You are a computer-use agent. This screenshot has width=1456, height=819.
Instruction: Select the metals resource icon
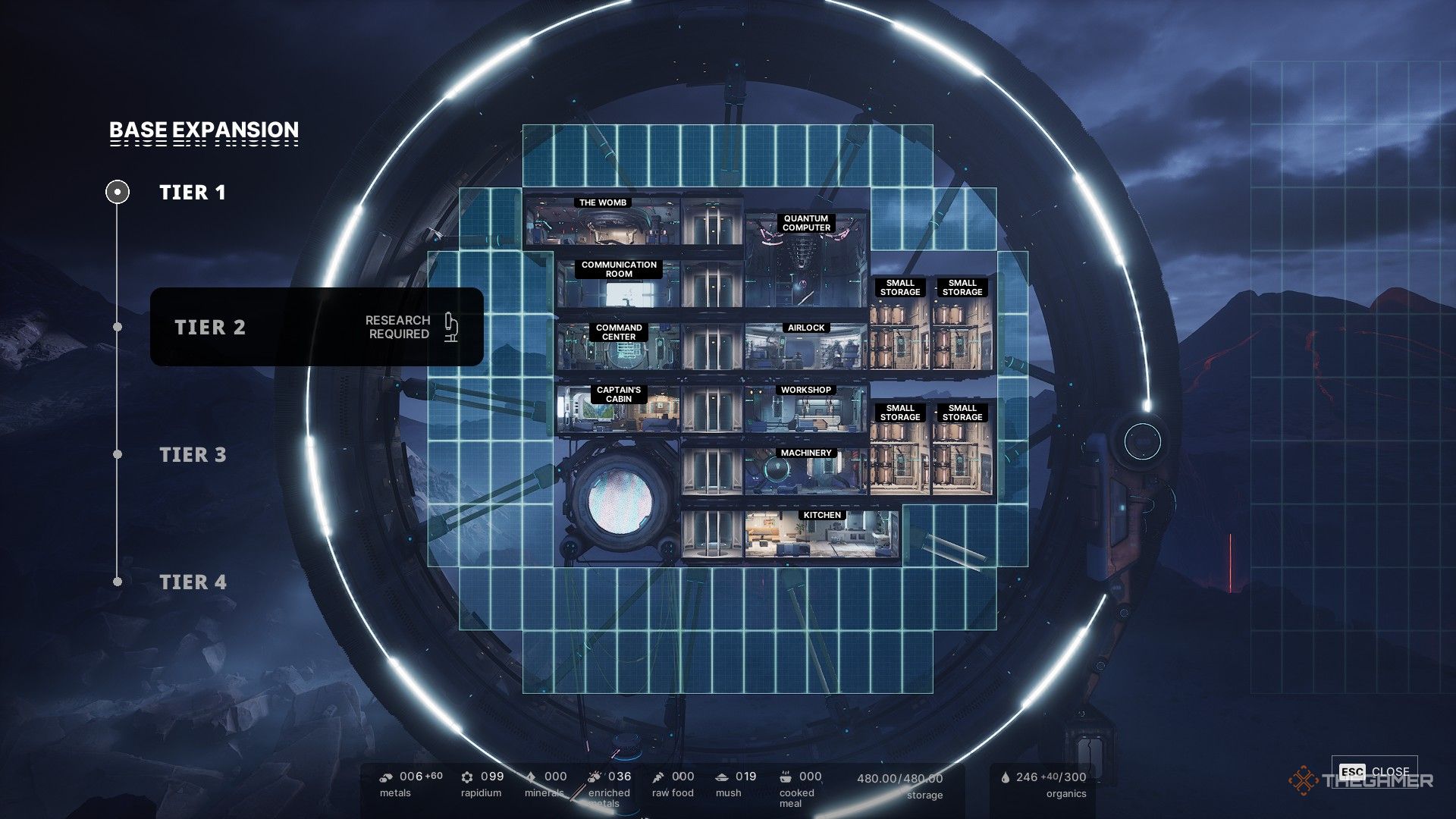pos(386,777)
